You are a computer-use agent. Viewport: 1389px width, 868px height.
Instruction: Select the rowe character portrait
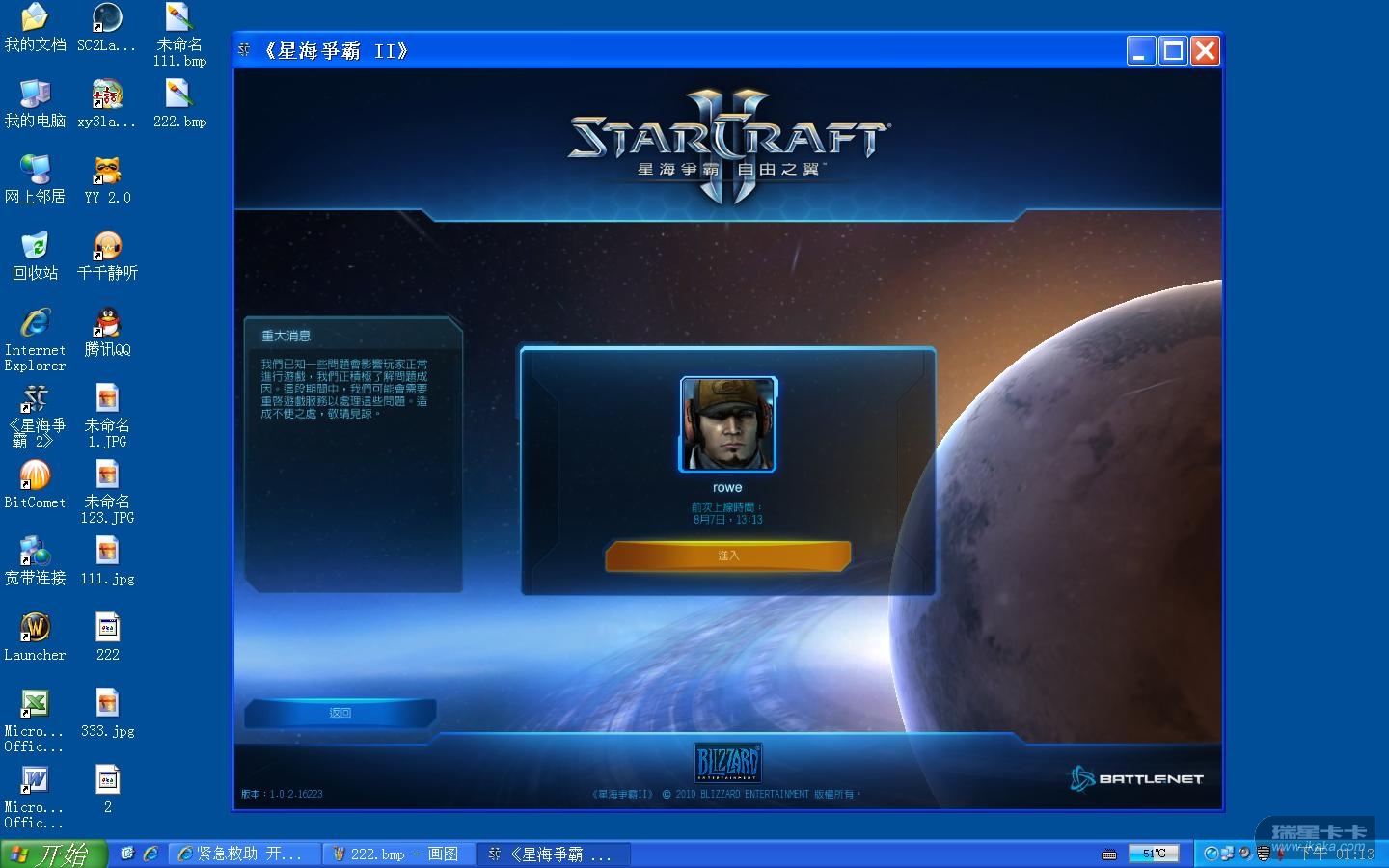click(727, 424)
